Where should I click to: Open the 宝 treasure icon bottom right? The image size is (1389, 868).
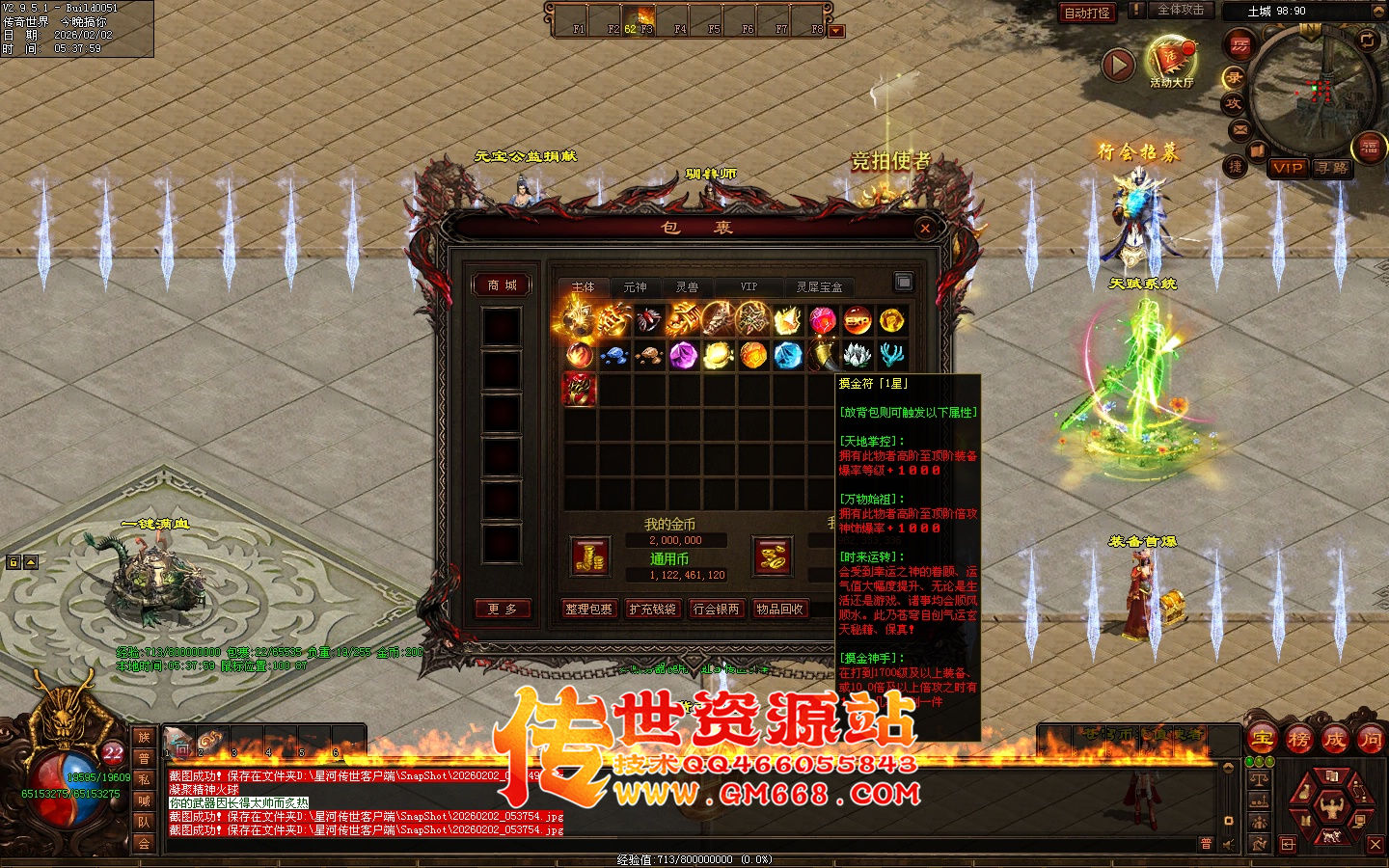point(1262,739)
